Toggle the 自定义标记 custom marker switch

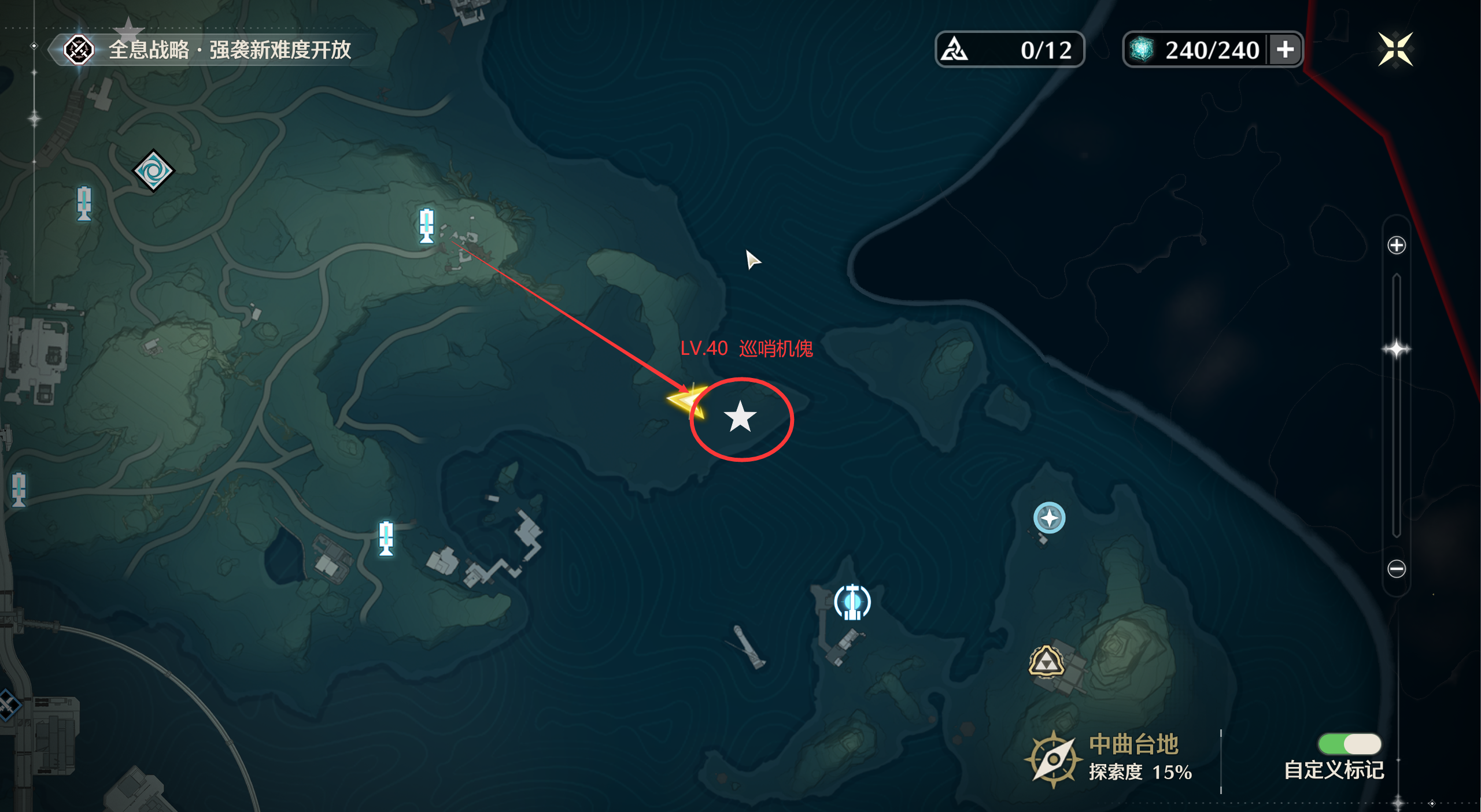coord(1349,744)
